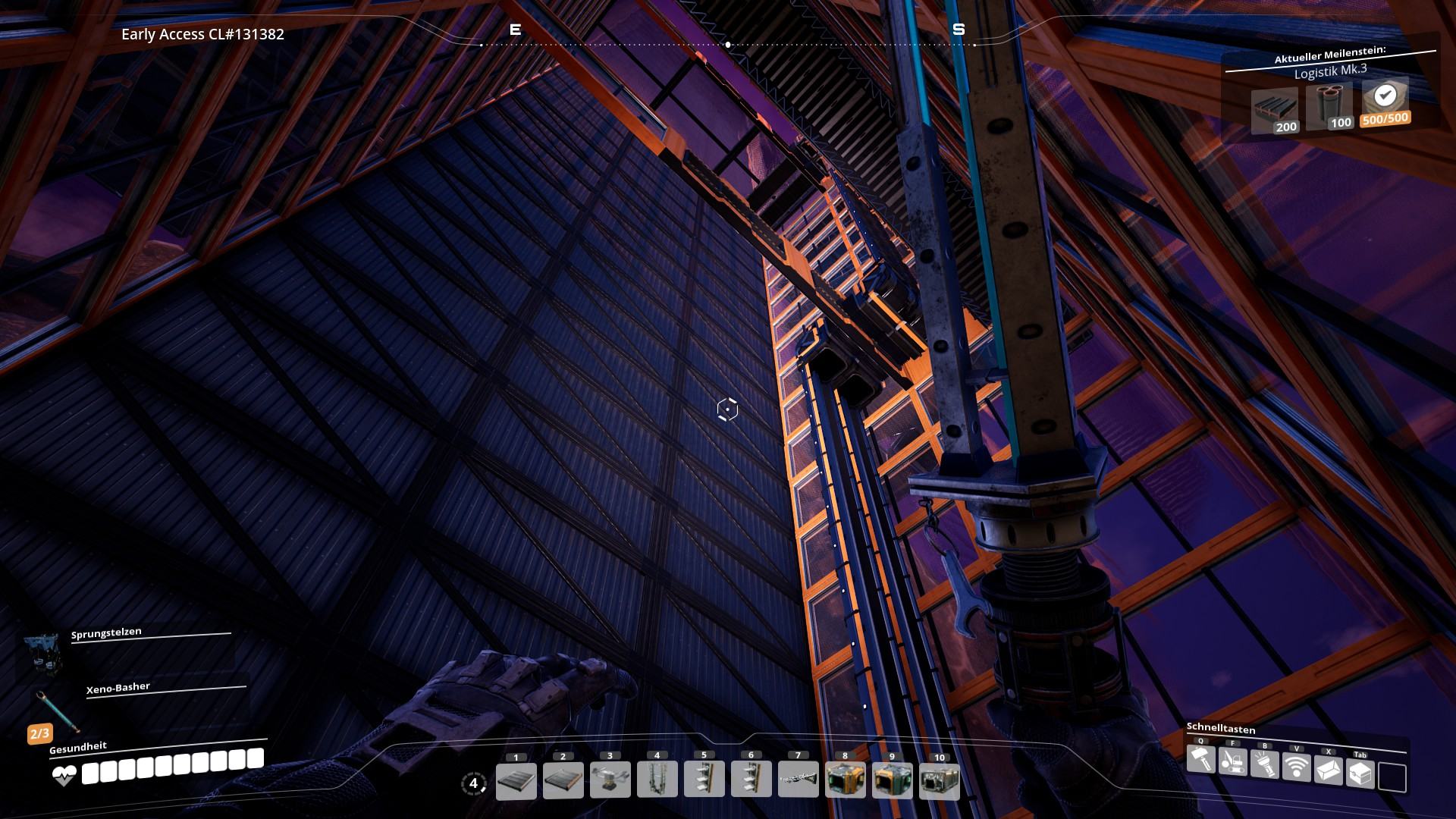
Task: Click the Logistik Mk.3 milestone tracker title
Action: 1330,71
